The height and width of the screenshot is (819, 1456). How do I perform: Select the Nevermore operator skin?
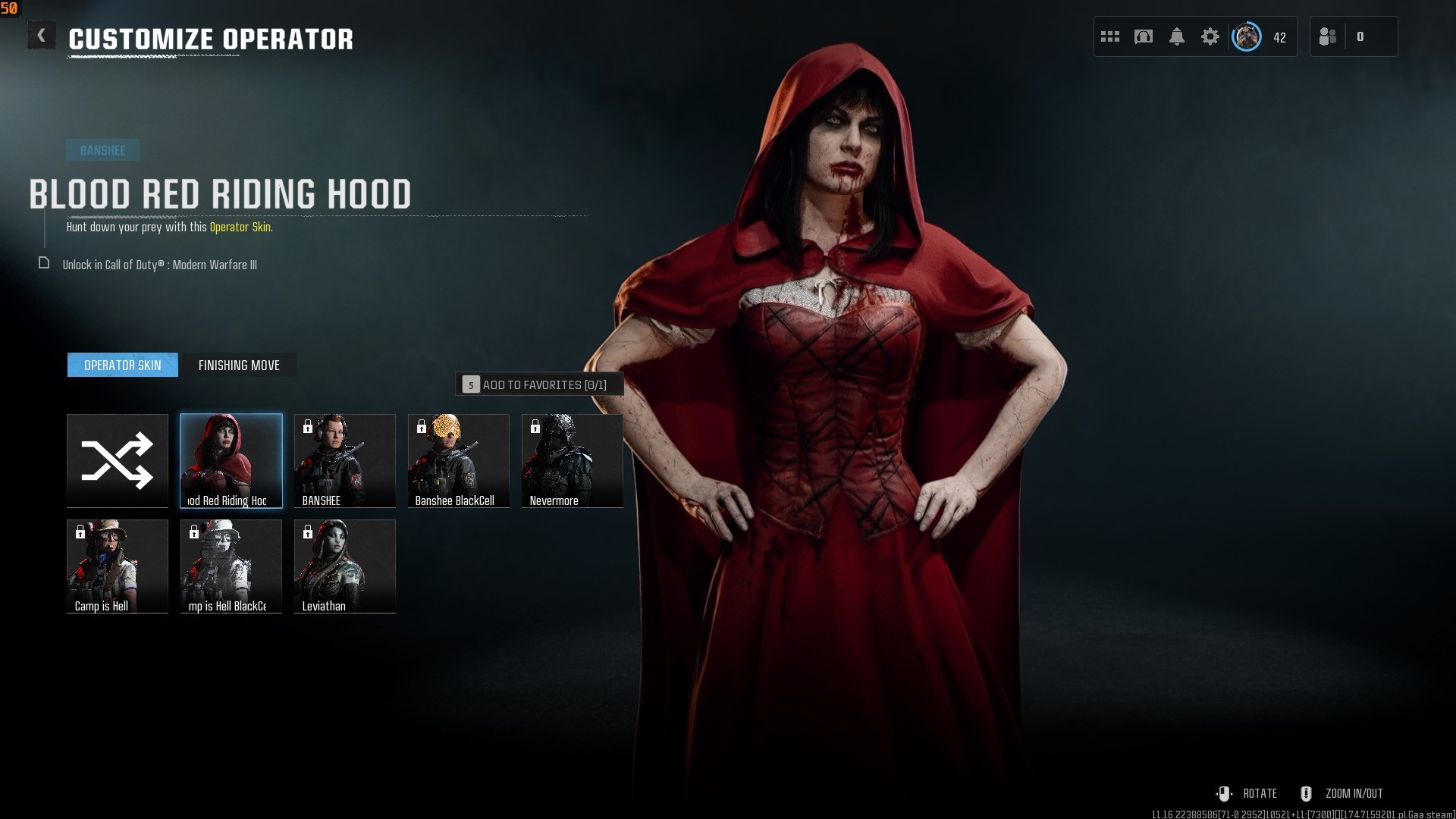(x=573, y=460)
